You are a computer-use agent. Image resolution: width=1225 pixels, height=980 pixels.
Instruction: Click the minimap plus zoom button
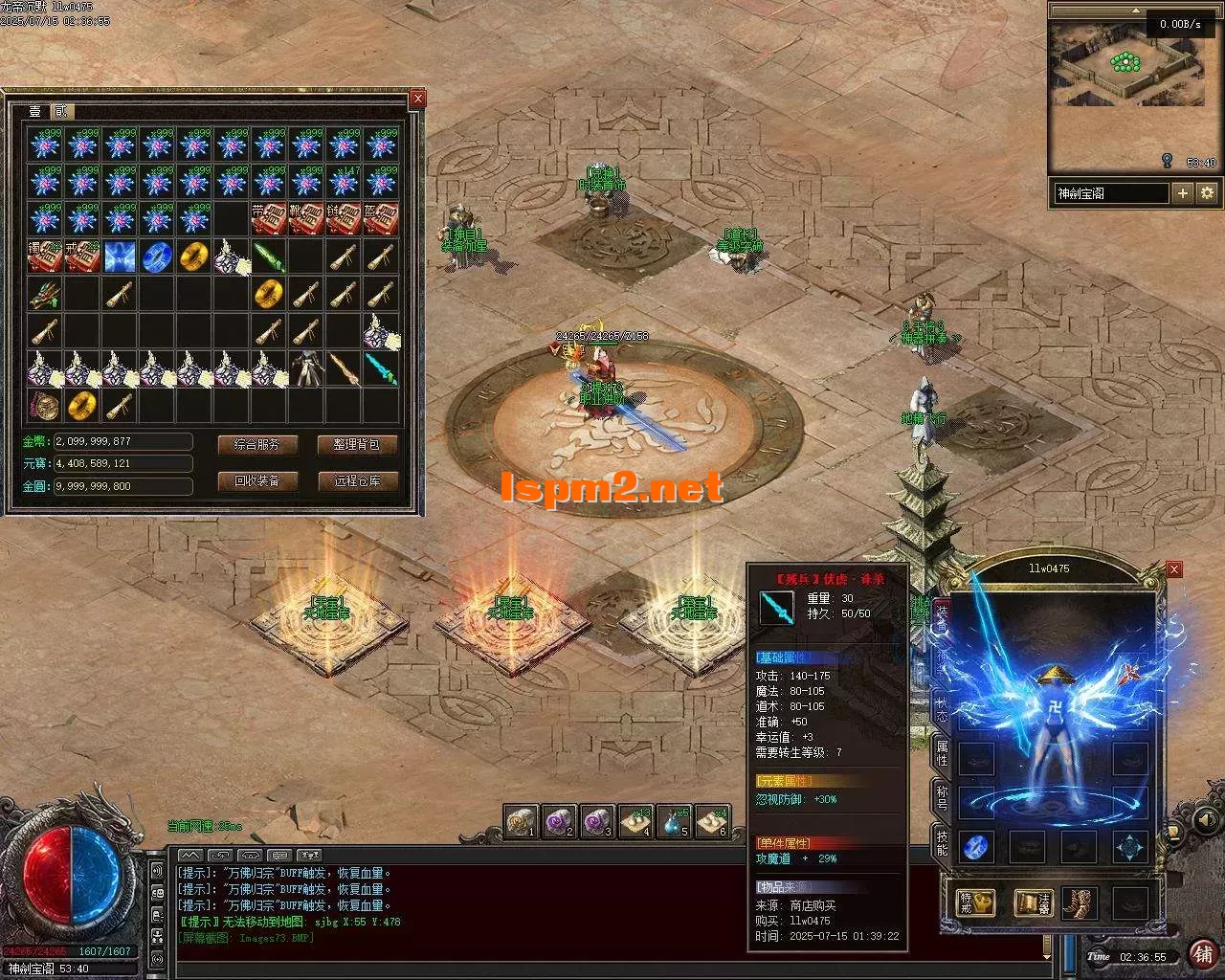click(1183, 192)
